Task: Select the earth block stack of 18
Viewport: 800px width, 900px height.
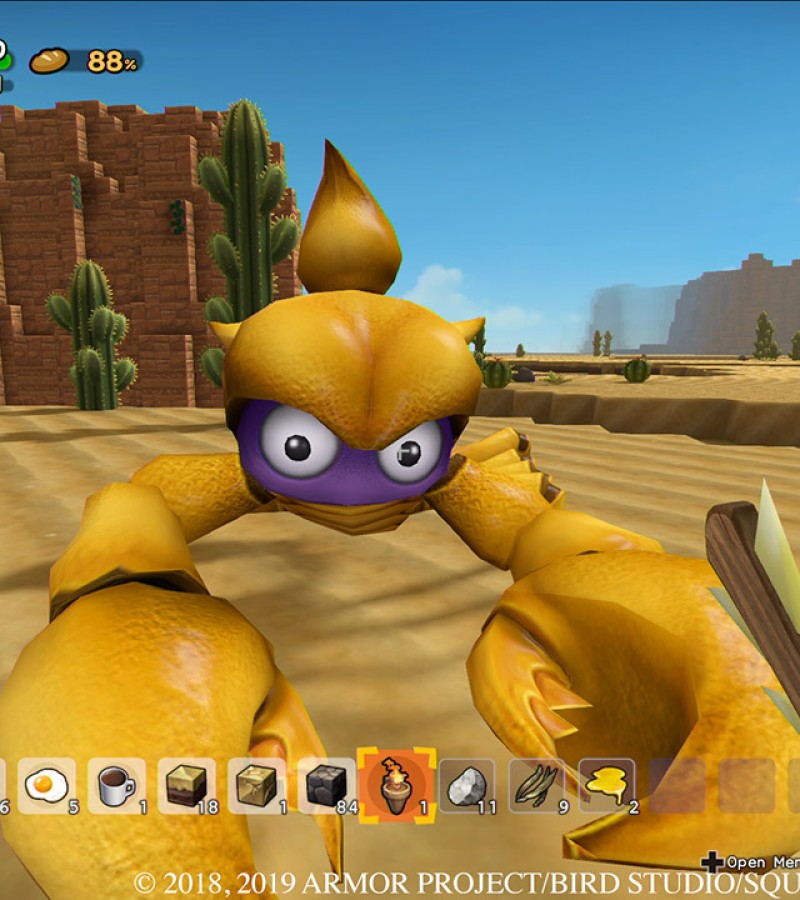Action: tap(186, 785)
